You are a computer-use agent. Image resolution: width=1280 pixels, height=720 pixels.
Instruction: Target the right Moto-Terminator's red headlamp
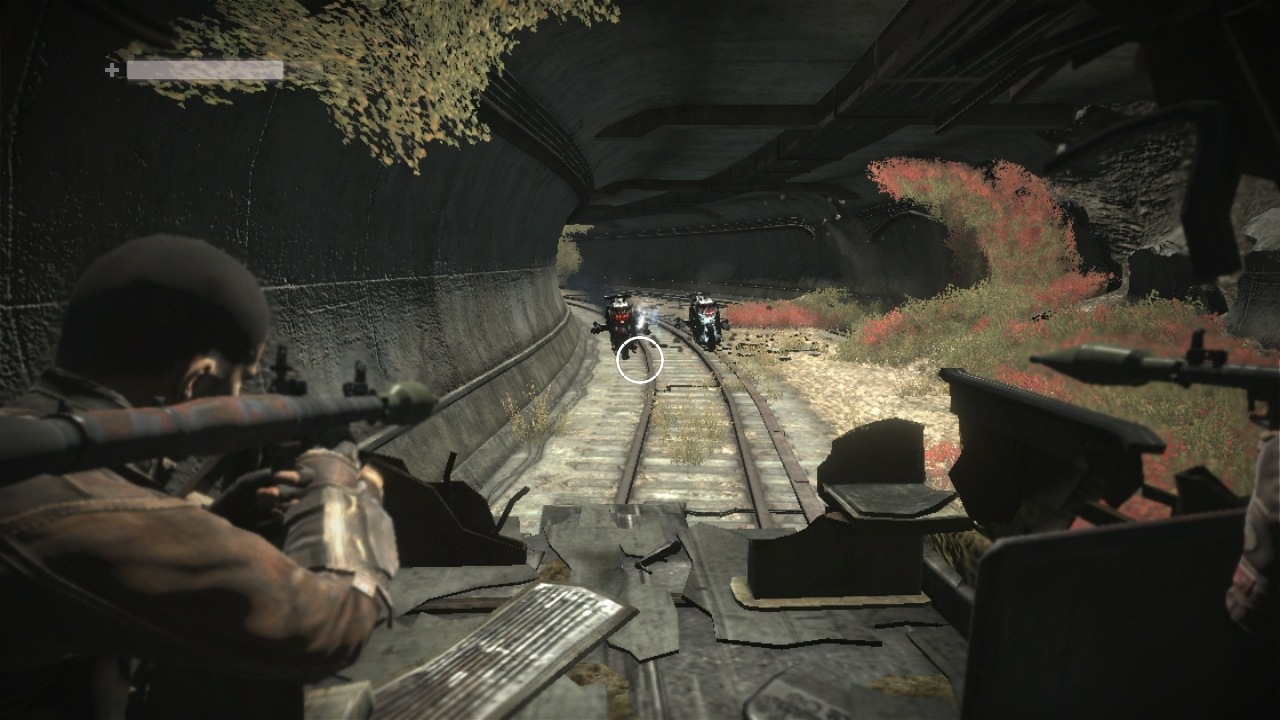coord(707,313)
